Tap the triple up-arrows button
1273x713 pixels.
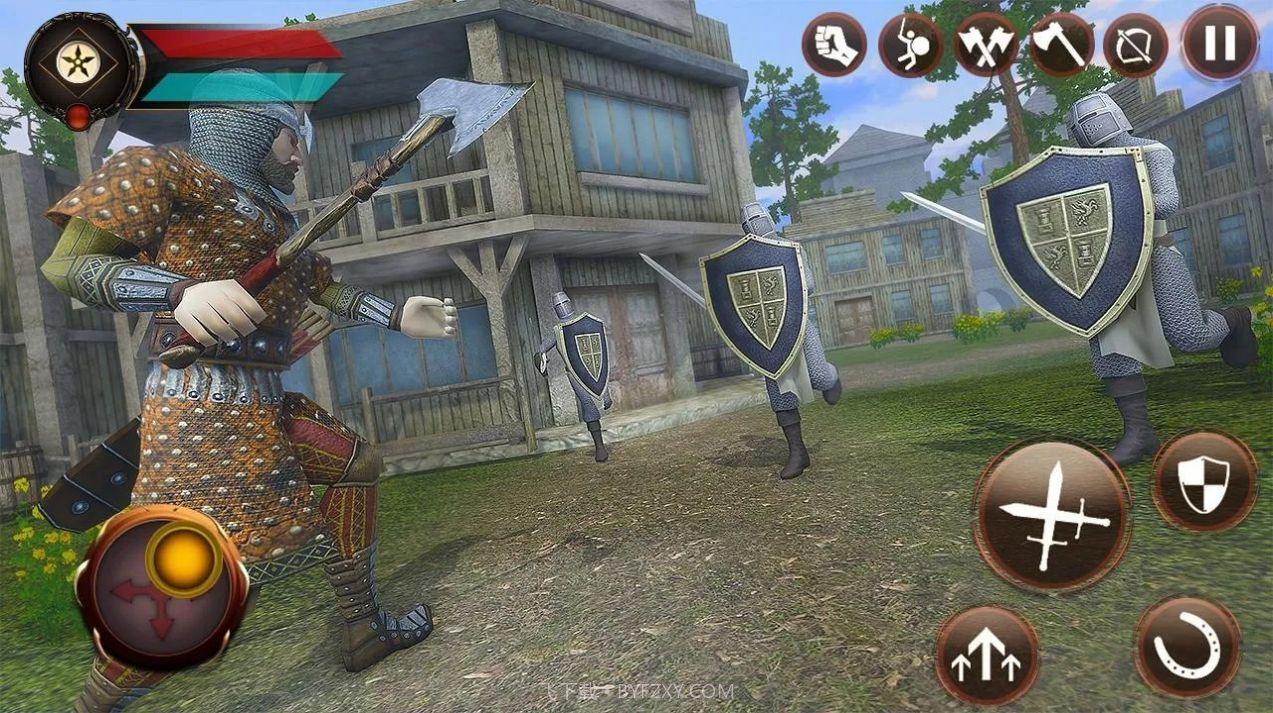[x=986, y=656]
